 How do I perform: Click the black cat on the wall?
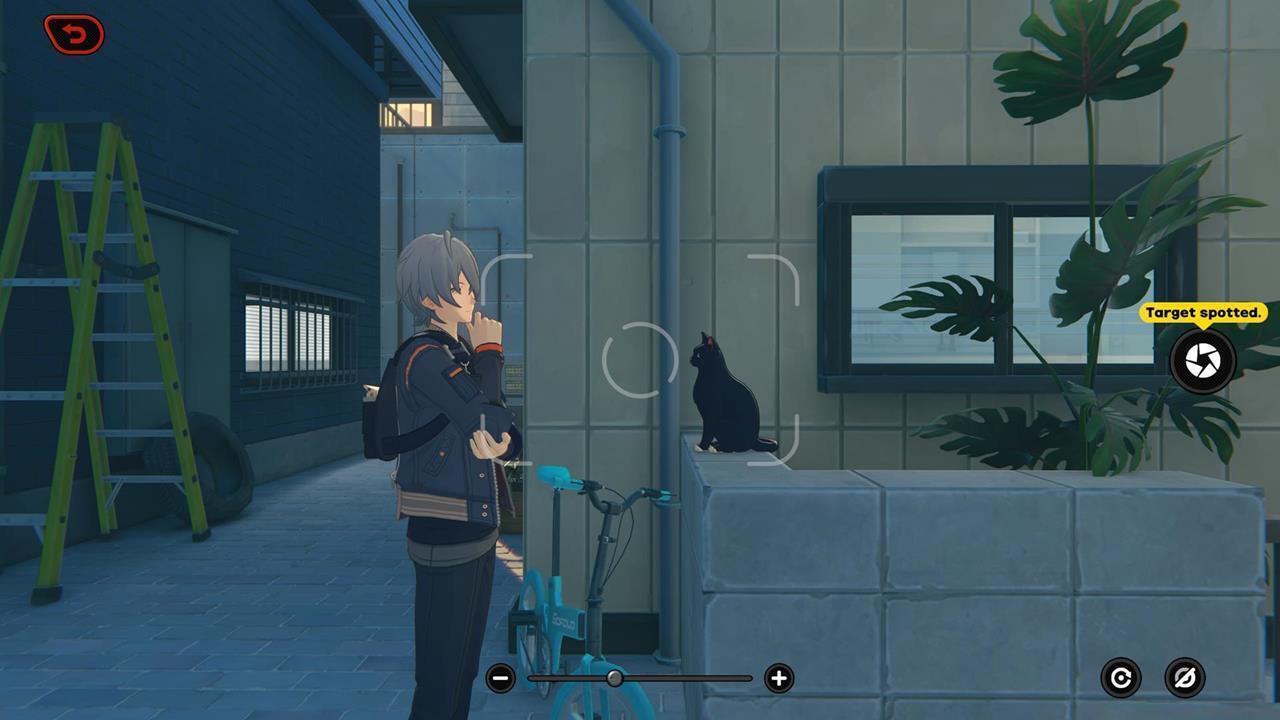pyautogui.click(x=722, y=400)
